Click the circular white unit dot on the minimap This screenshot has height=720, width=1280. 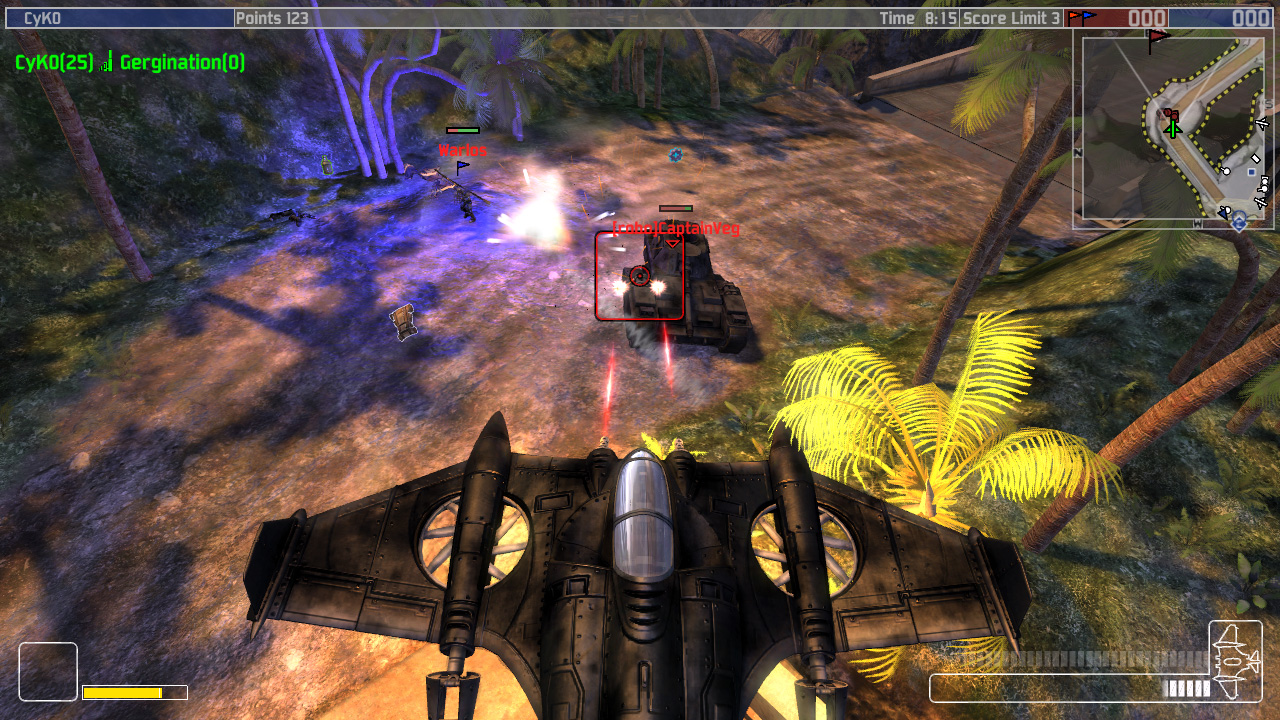click(1226, 171)
